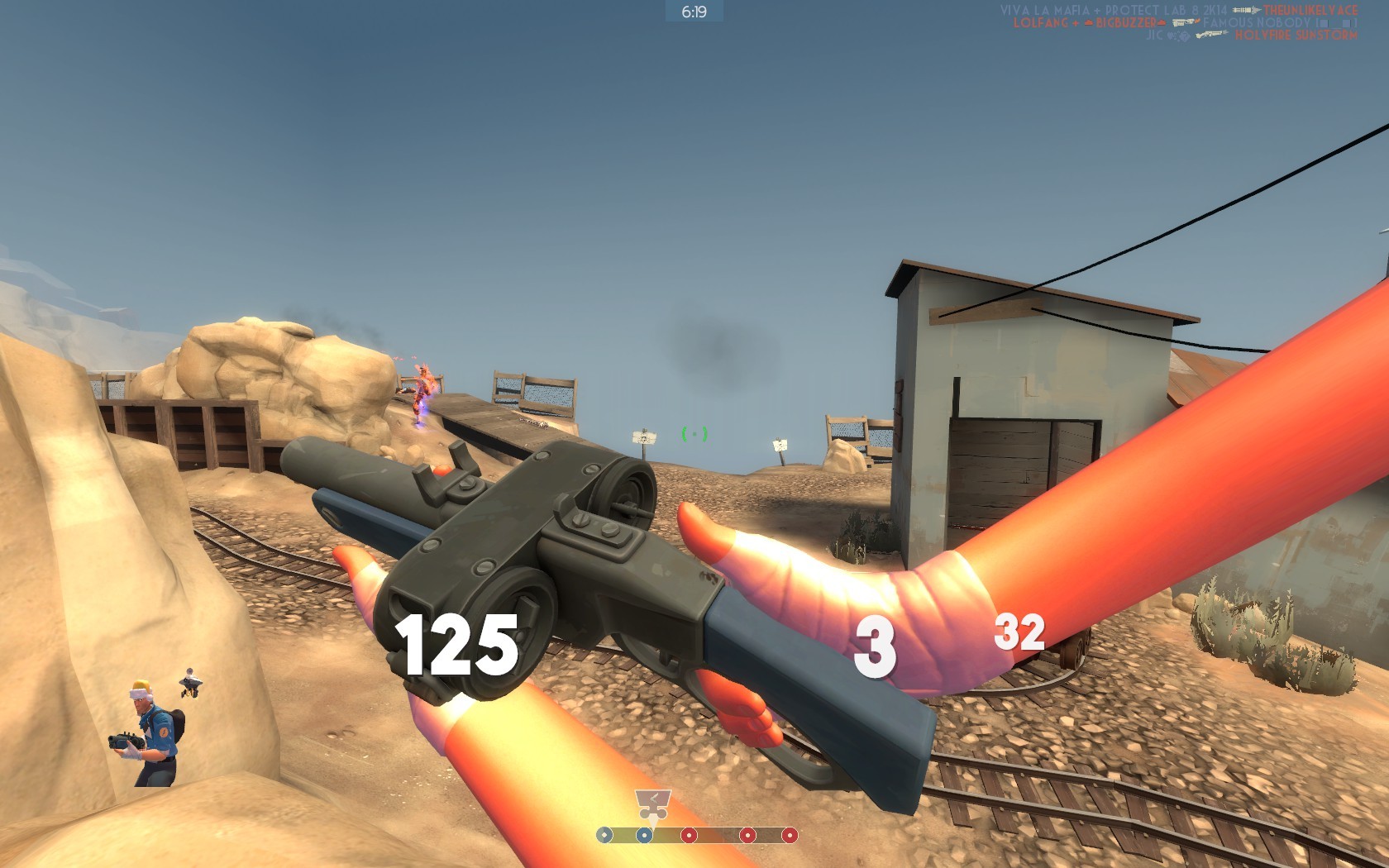1389x868 pixels.
Task: Click the heart icon next to JIC
Action: click(x=1169, y=36)
